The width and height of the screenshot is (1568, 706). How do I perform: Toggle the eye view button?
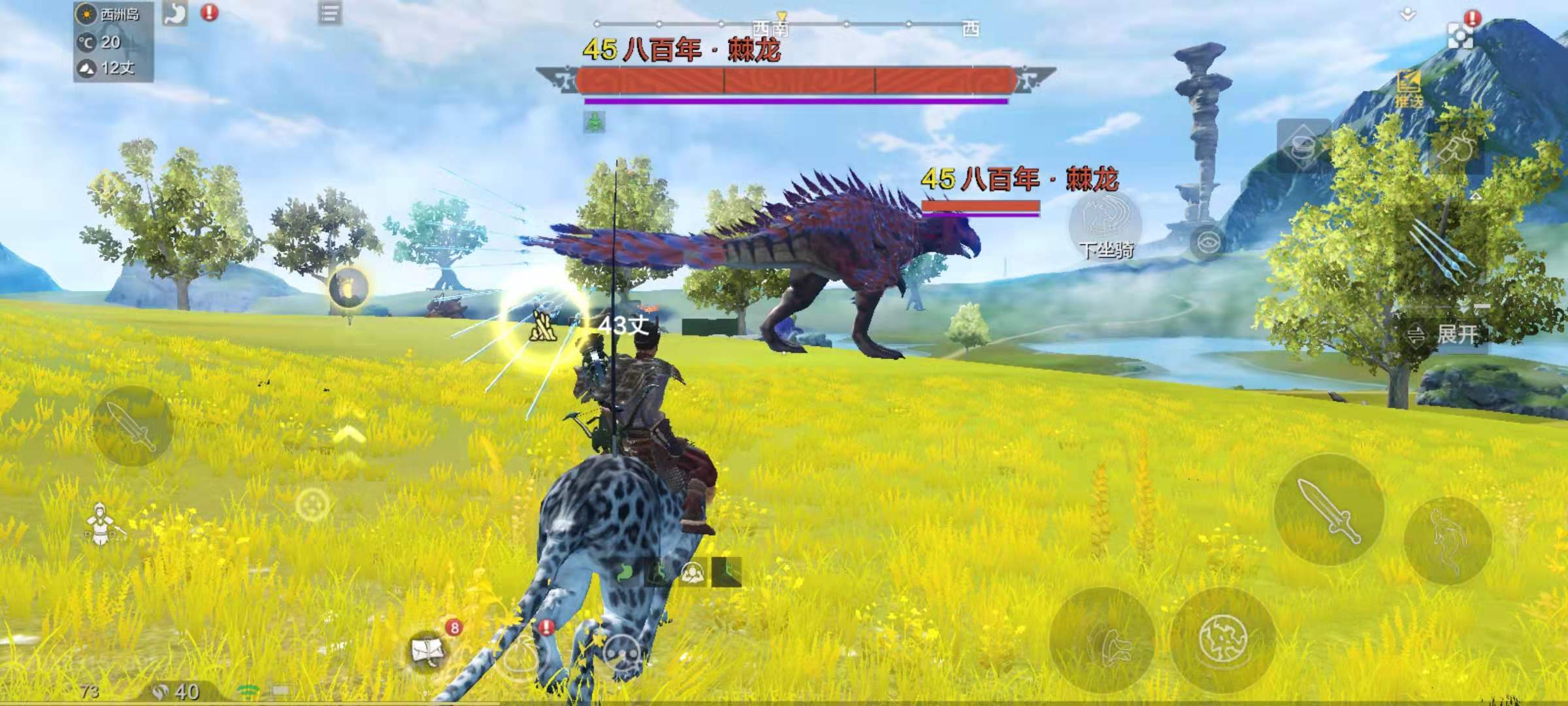[x=1207, y=244]
